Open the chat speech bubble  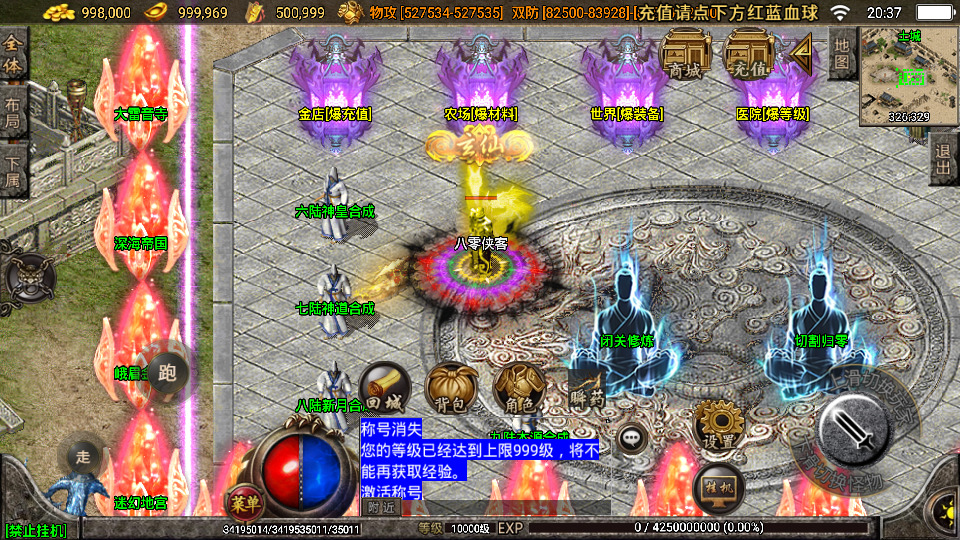coord(631,437)
